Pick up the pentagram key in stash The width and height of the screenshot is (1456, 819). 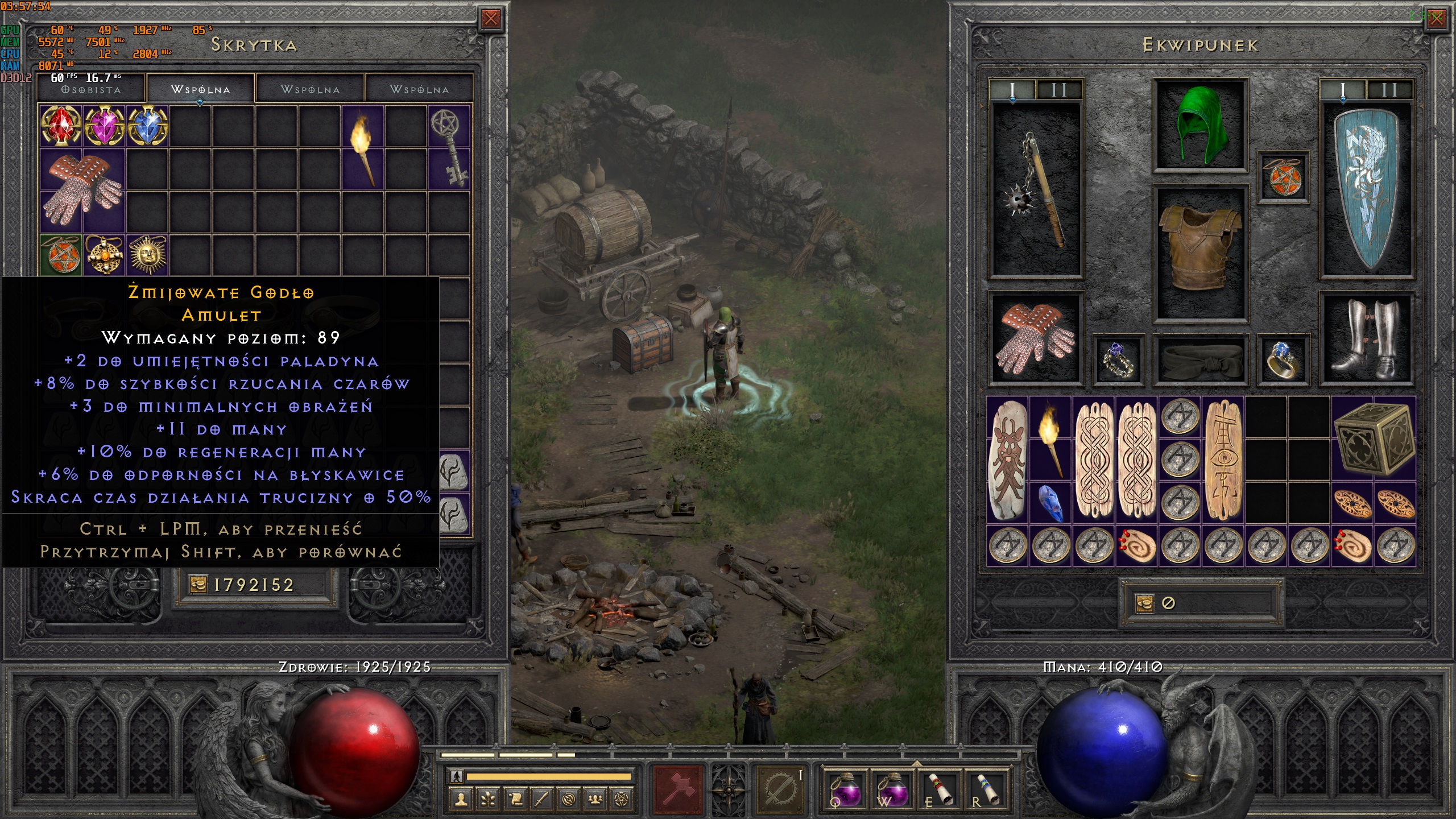click(x=449, y=147)
